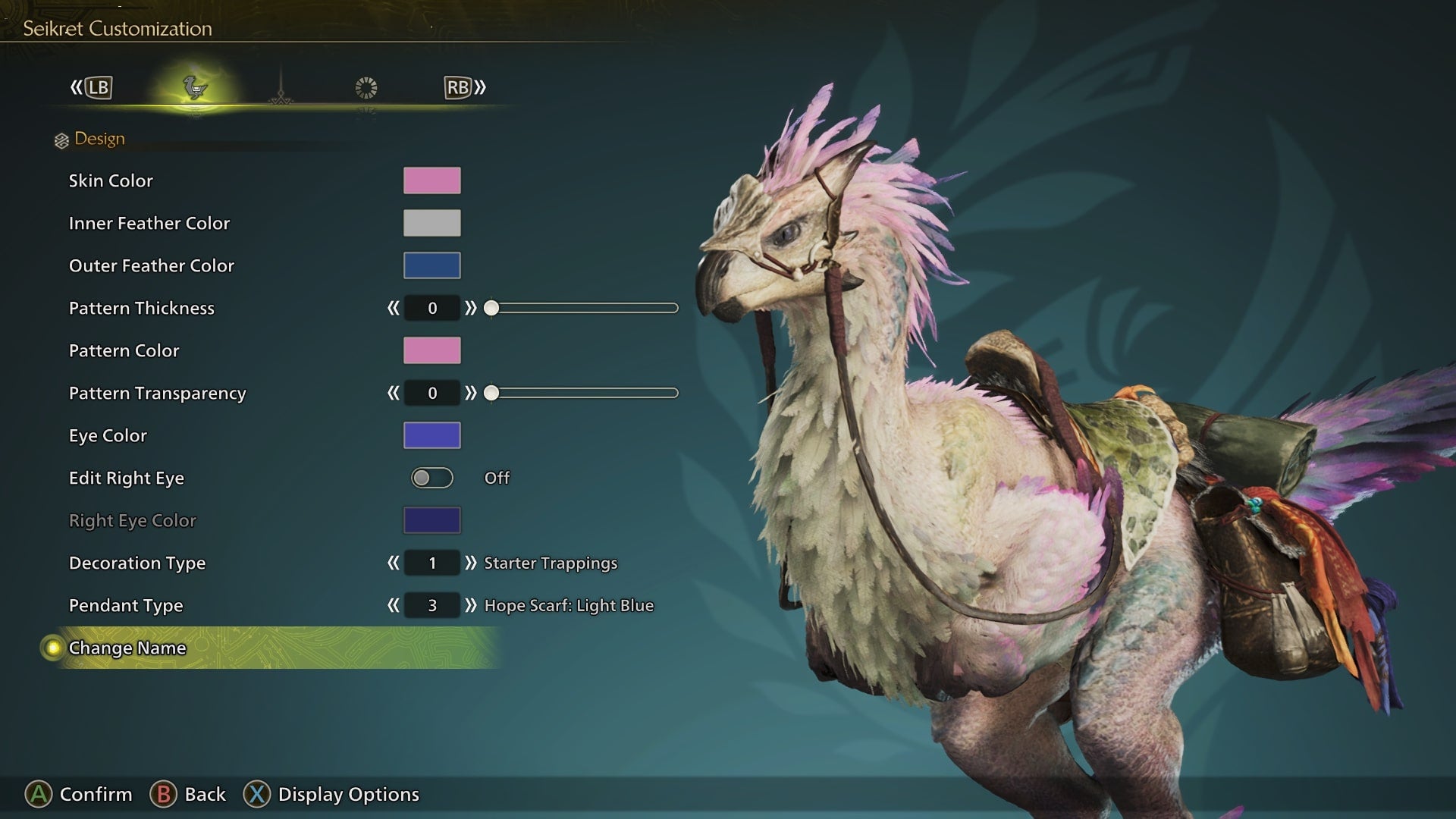Pick the Inner Feather Color swatch

click(431, 223)
